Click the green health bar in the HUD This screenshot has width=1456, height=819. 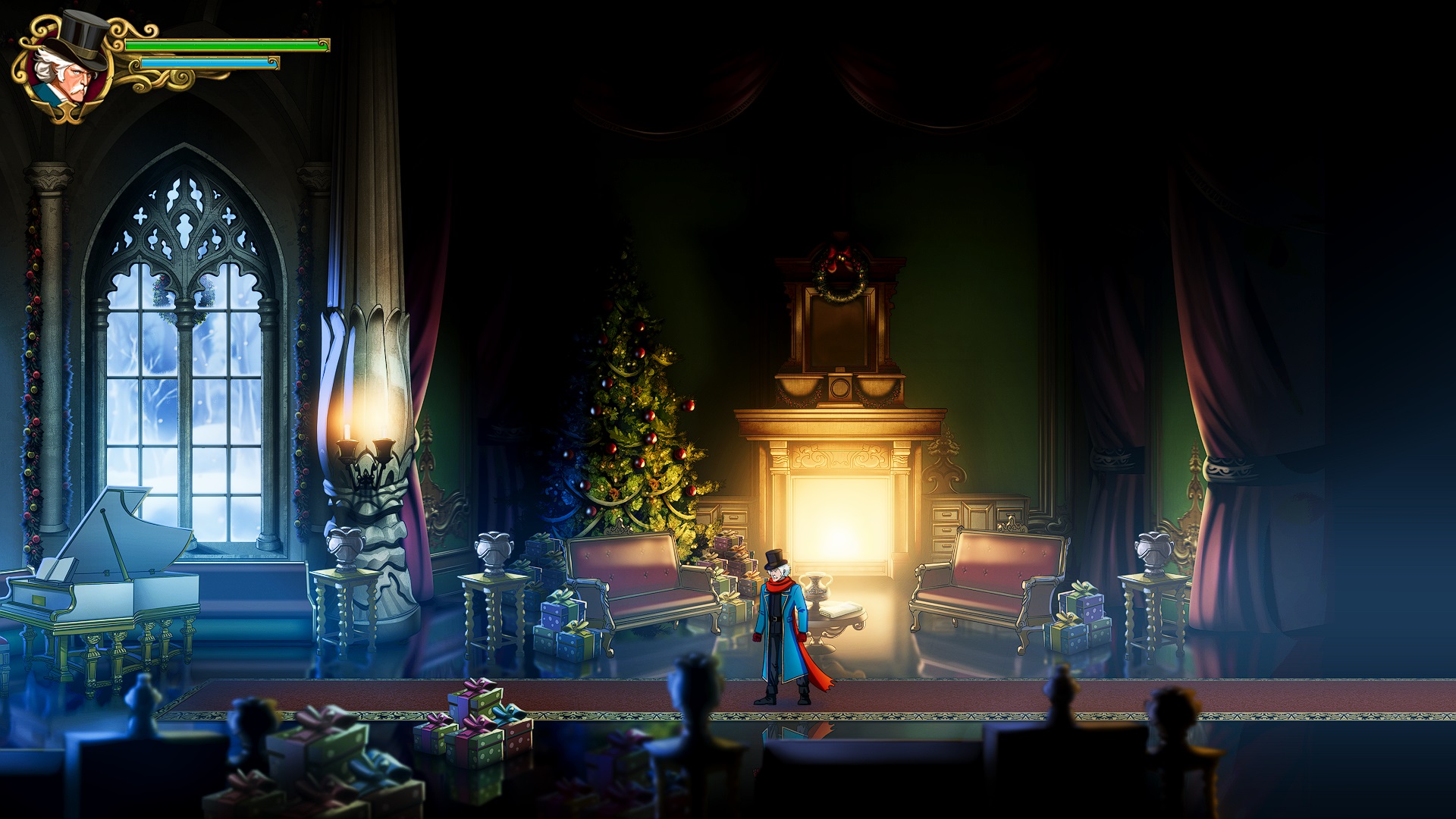227,47
